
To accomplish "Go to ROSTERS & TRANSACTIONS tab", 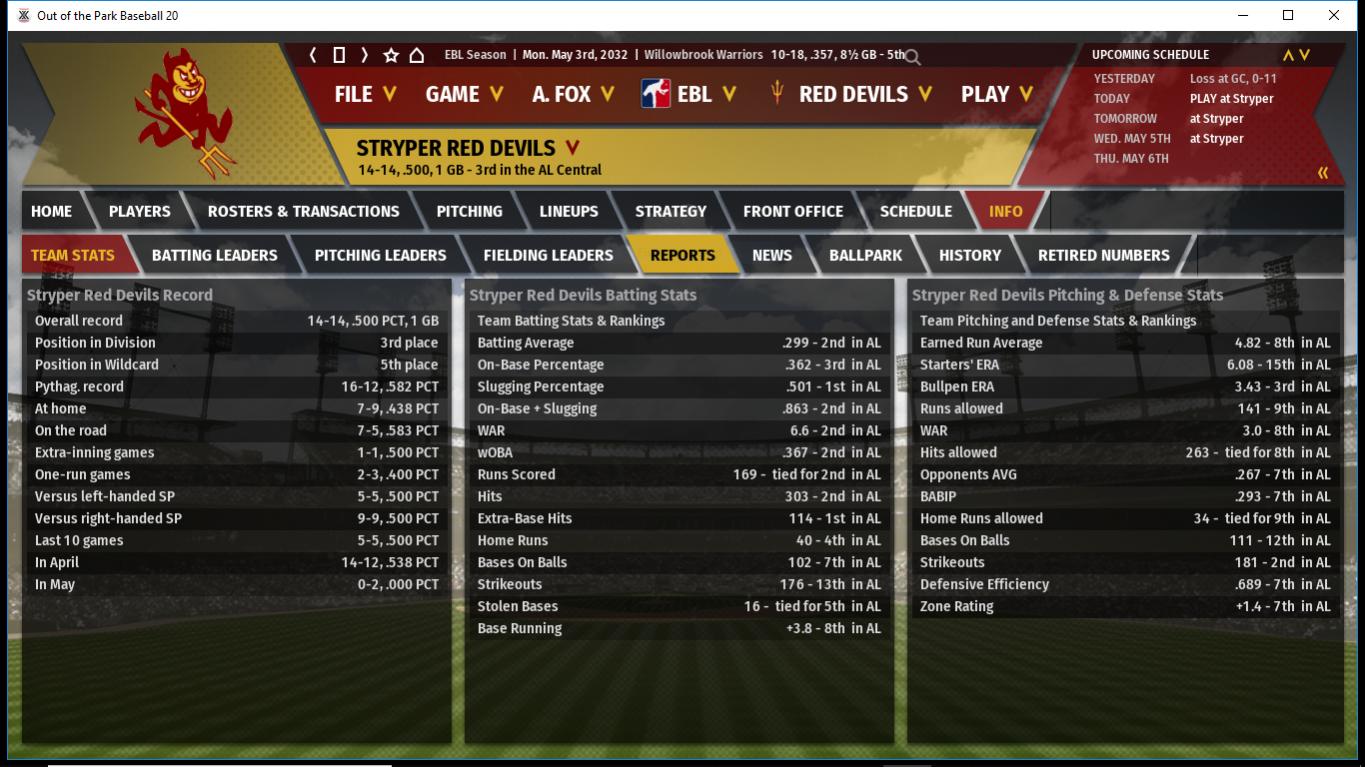I will tap(303, 211).
